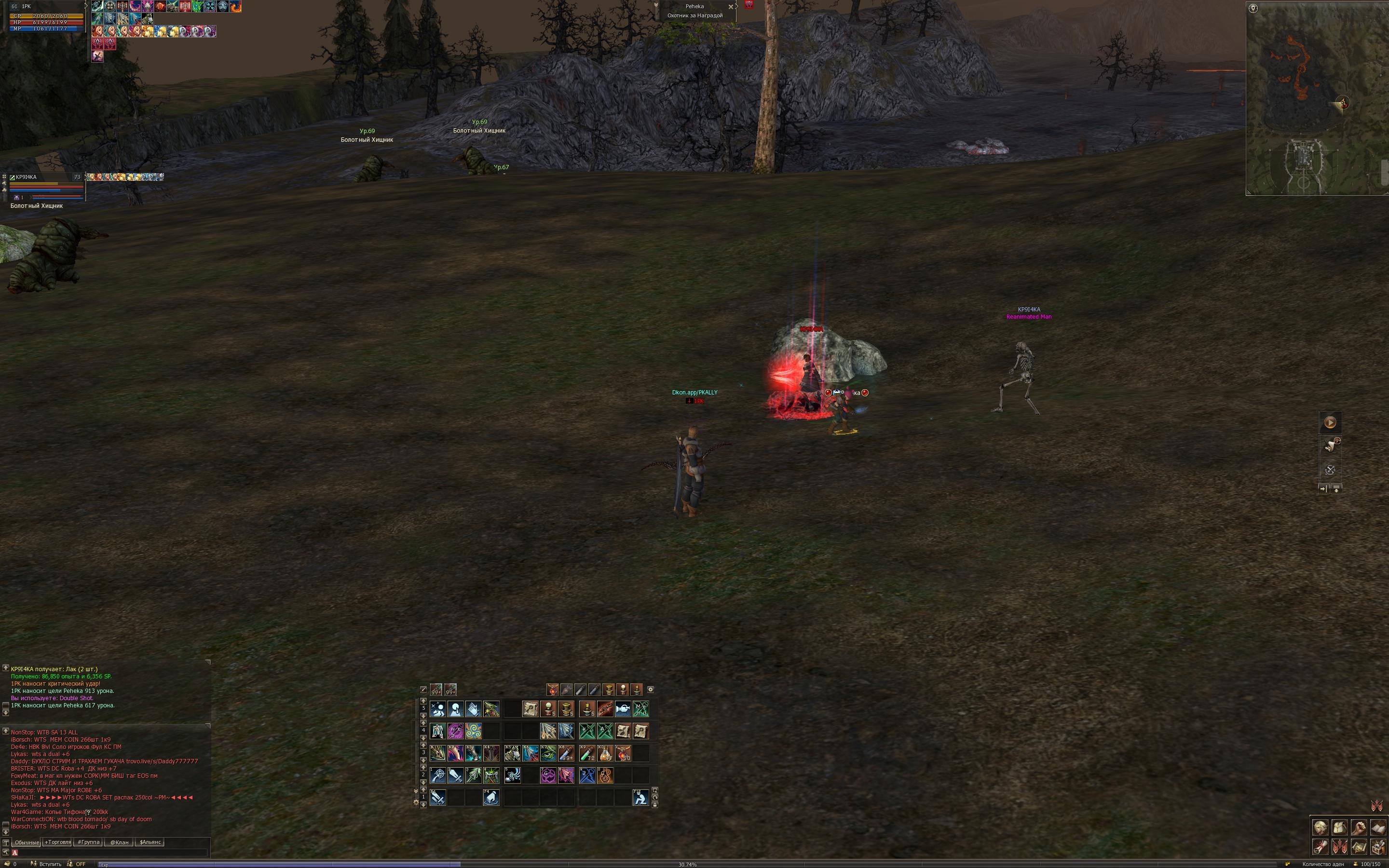Open the map icon in menu

1359,847
